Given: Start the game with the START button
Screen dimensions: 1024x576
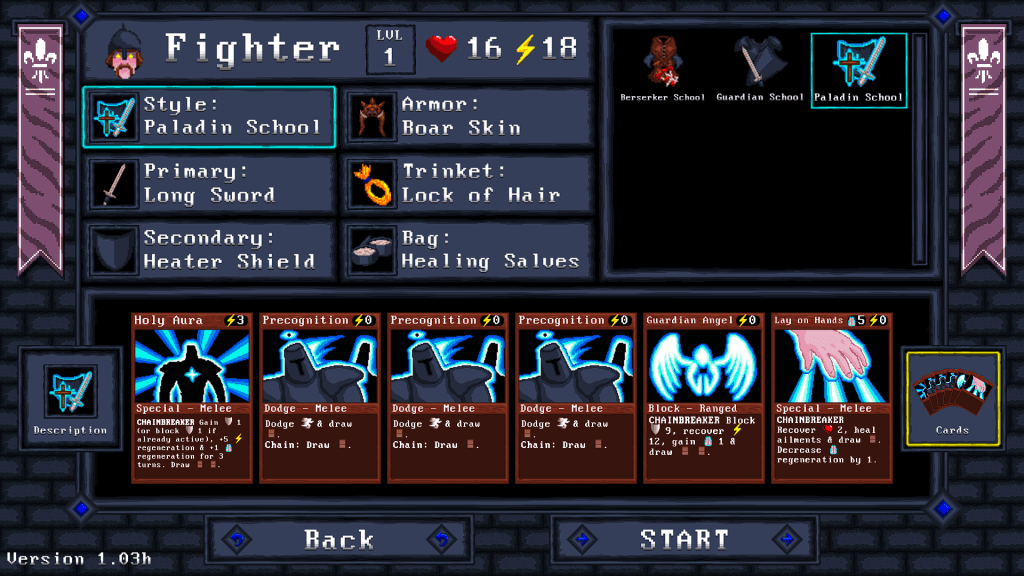Looking at the screenshot, I should point(684,540).
